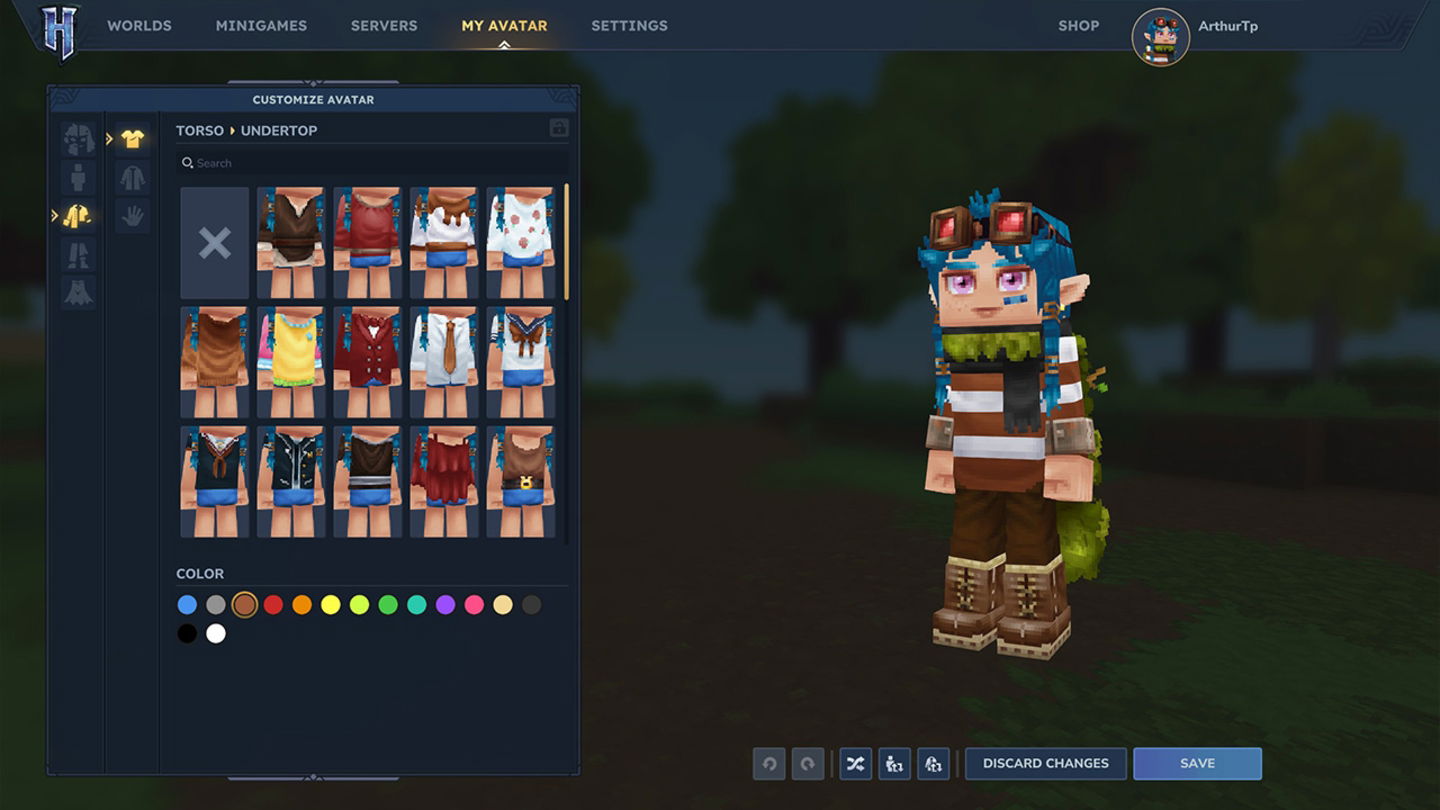
Task: Select the Undertop shirt sub-category icon
Action: (x=133, y=139)
